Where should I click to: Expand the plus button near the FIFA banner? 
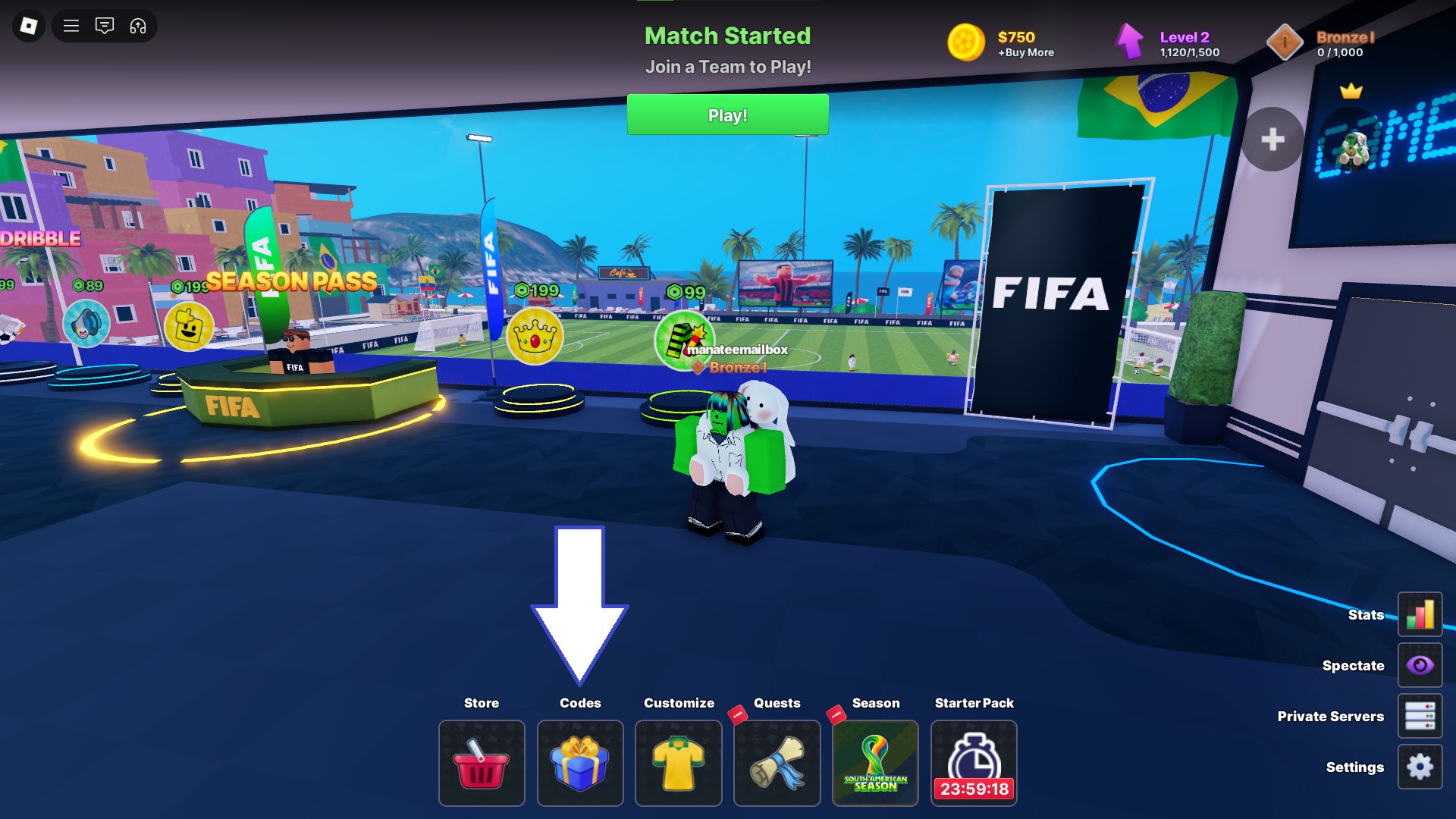tap(1272, 140)
